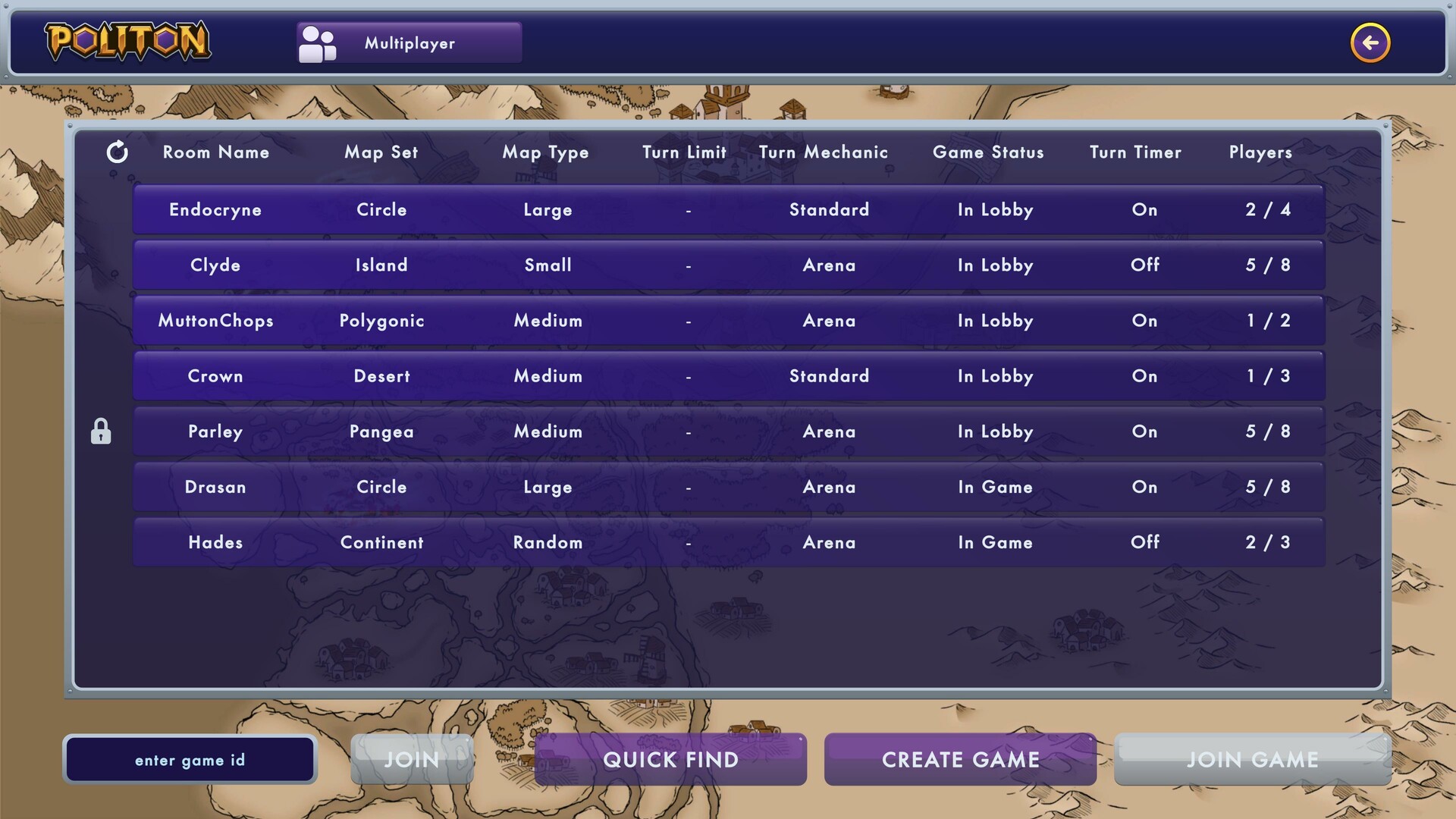Click the lock icon beside Parley room
Screen dimensions: 1456x819
tap(101, 431)
